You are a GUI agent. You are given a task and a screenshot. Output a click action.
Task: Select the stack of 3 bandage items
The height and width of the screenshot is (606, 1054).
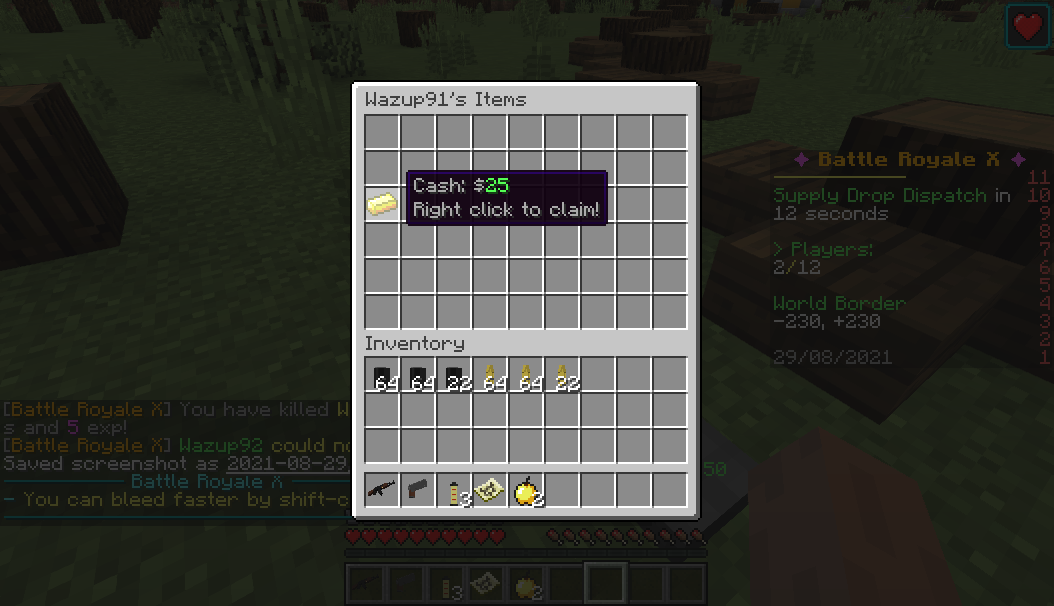(455, 491)
